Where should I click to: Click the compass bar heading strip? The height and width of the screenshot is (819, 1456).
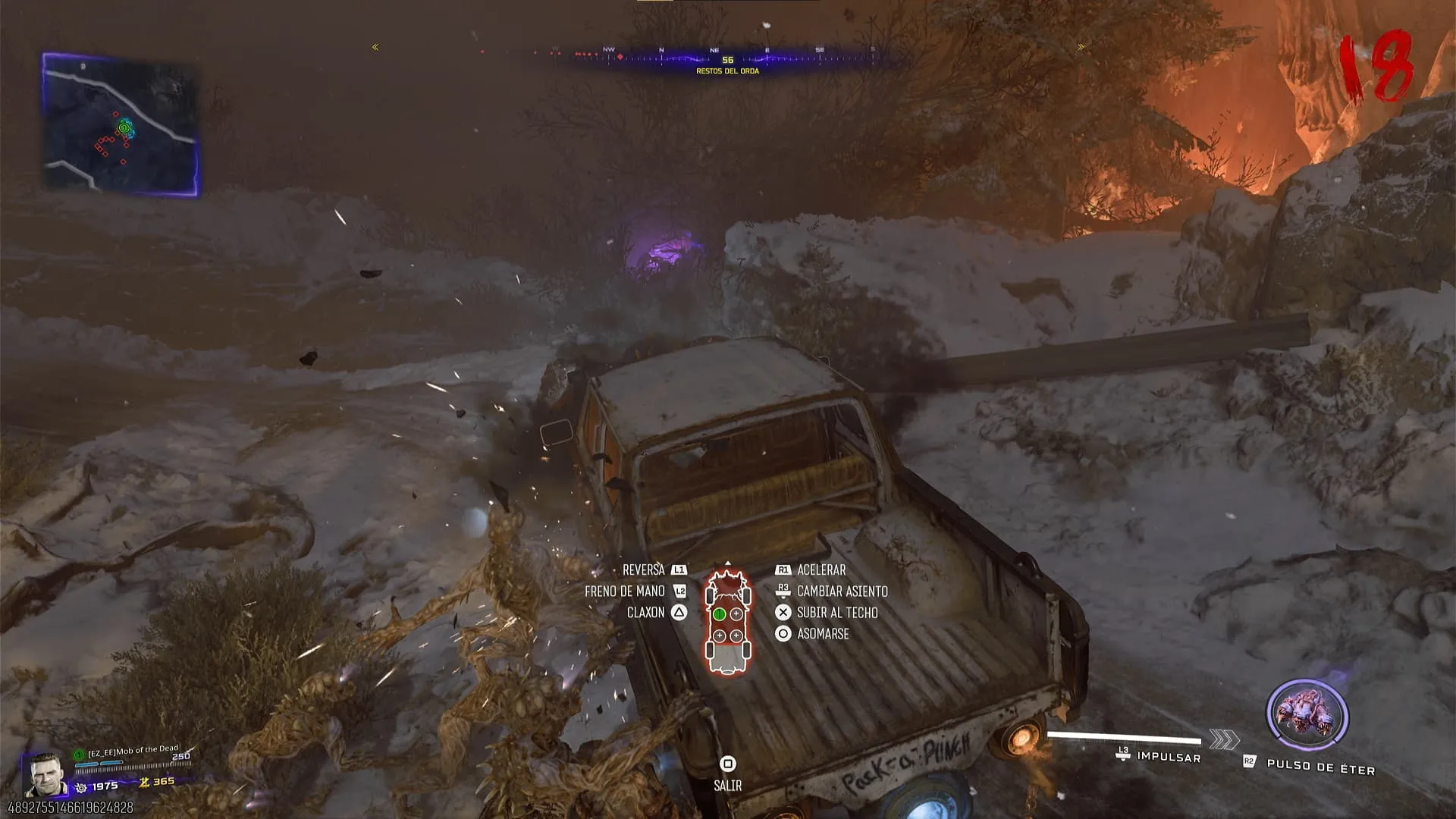pos(726,57)
